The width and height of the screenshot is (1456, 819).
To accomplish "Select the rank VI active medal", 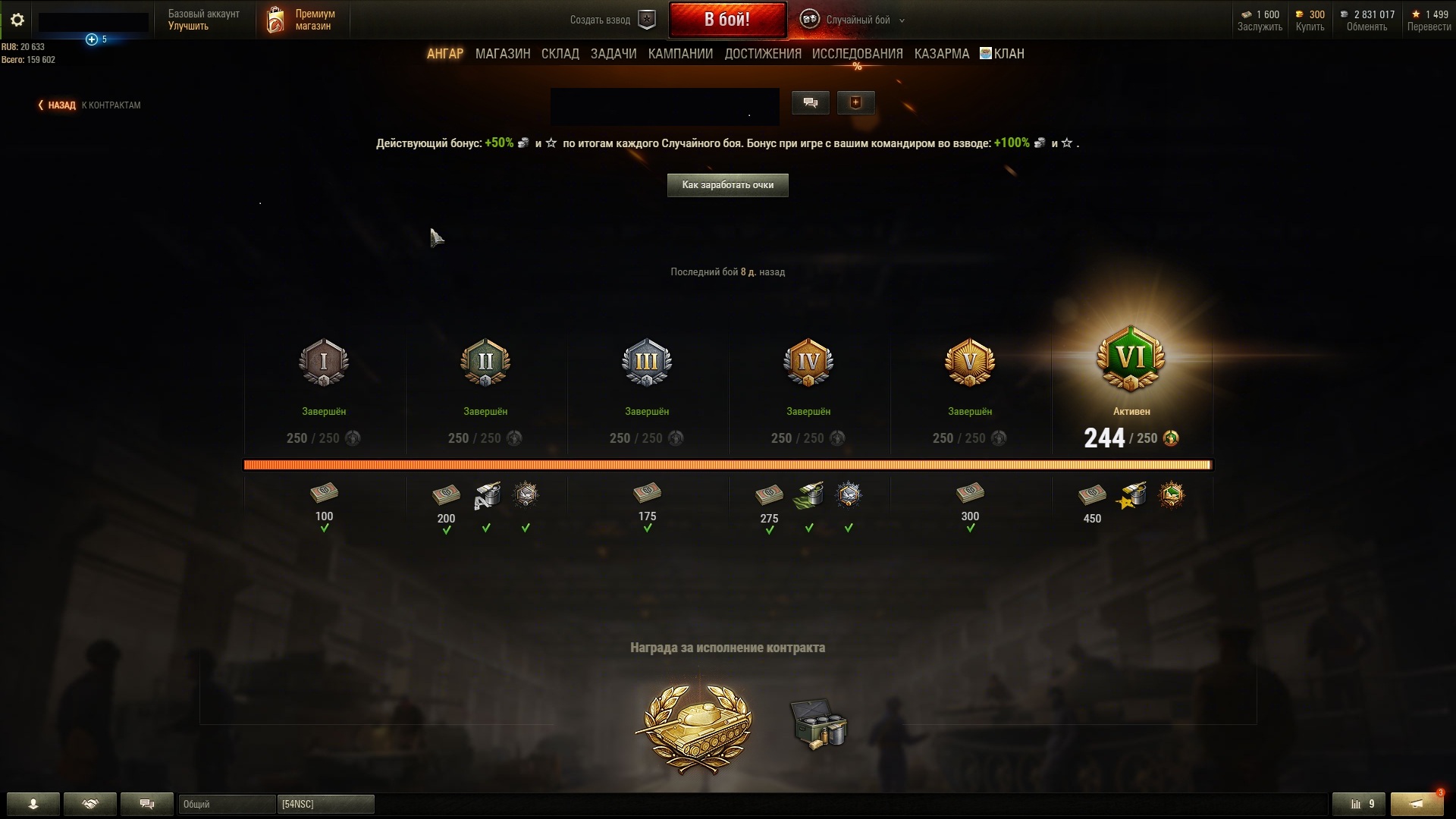I will pos(1131,359).
